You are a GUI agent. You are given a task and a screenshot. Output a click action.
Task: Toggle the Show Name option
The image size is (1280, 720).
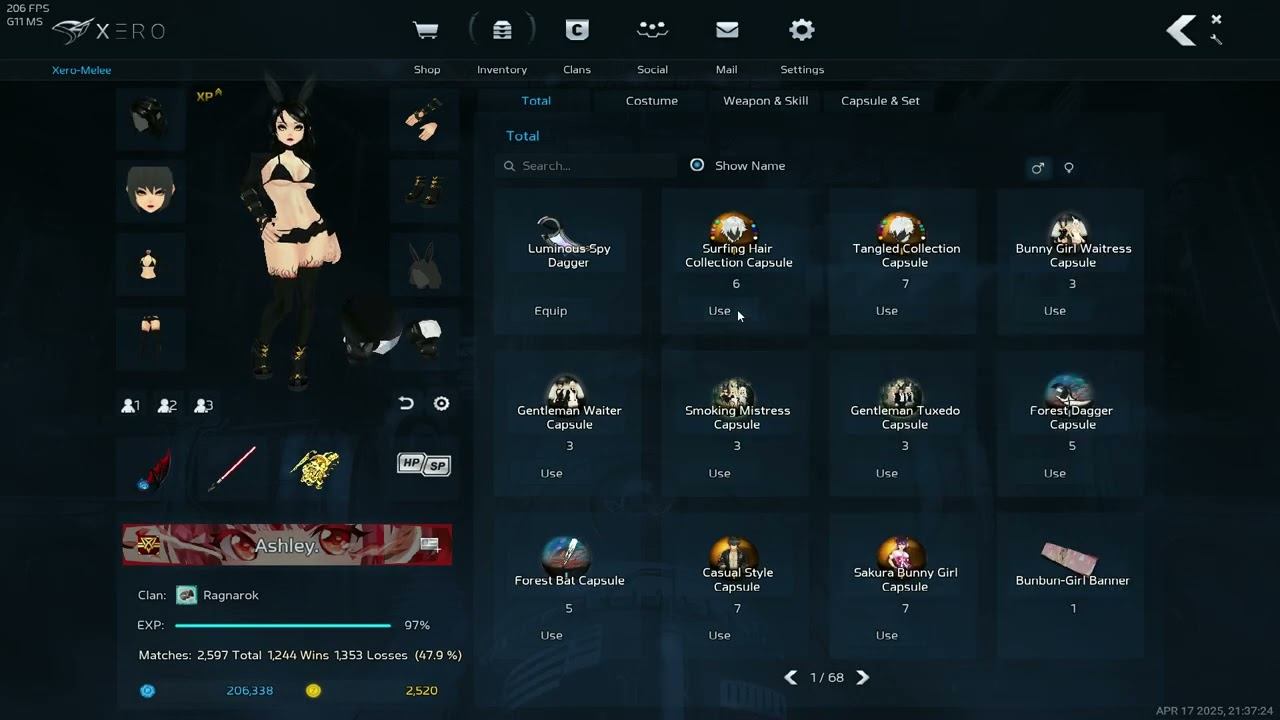pos(697,166)
